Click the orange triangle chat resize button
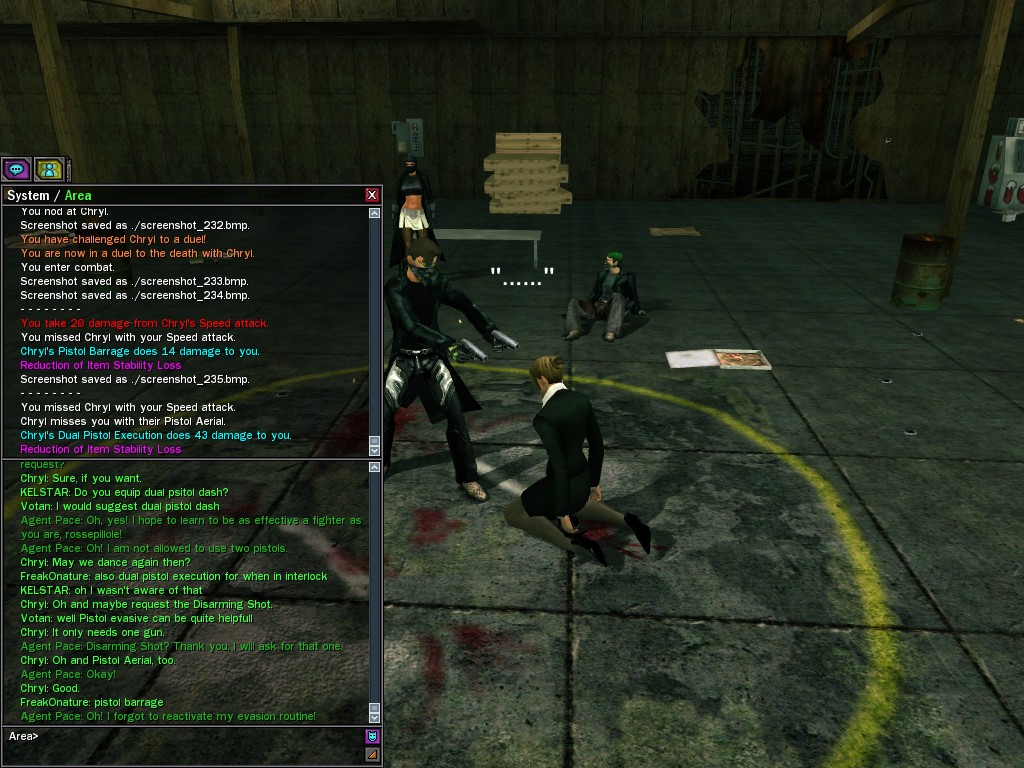This screenshot has width=1024, height=768. 372,754
